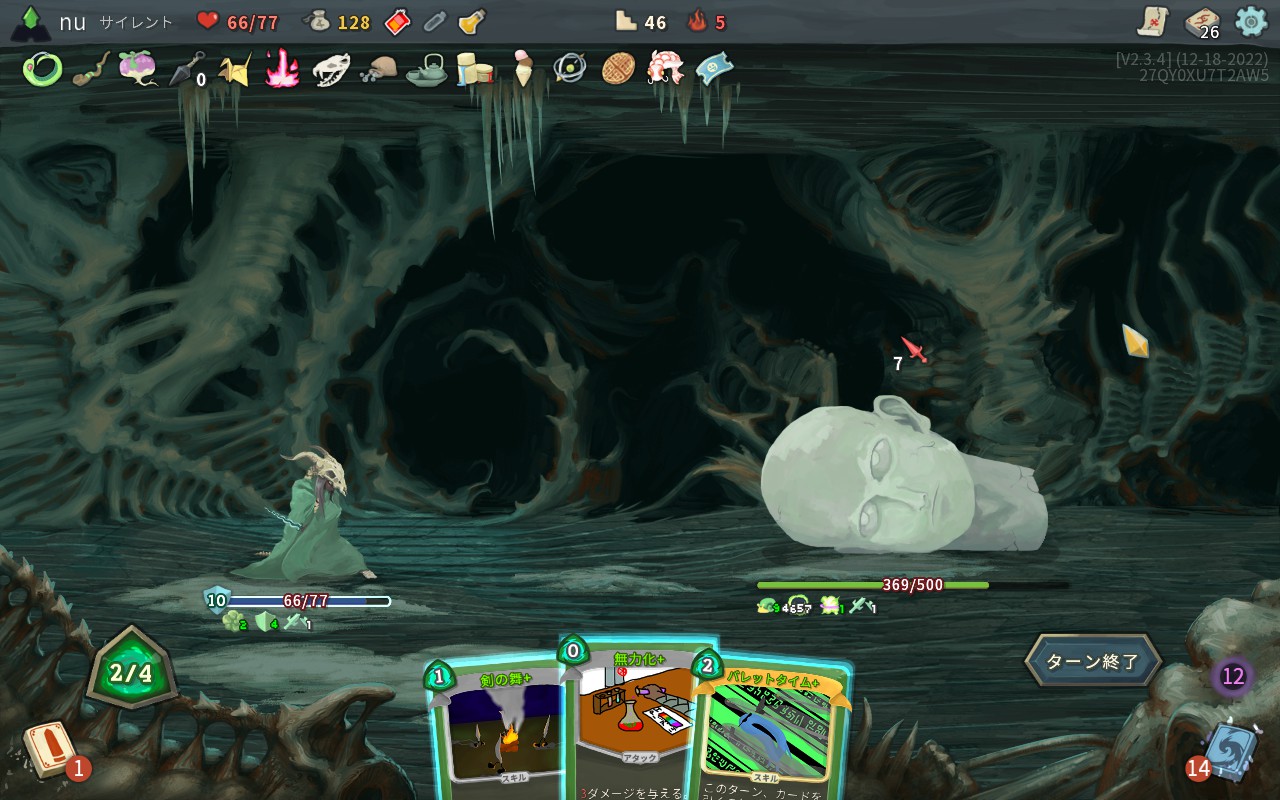Open the draw pile deck
The width and height of the screenshot is (1280, 800).
50,750
